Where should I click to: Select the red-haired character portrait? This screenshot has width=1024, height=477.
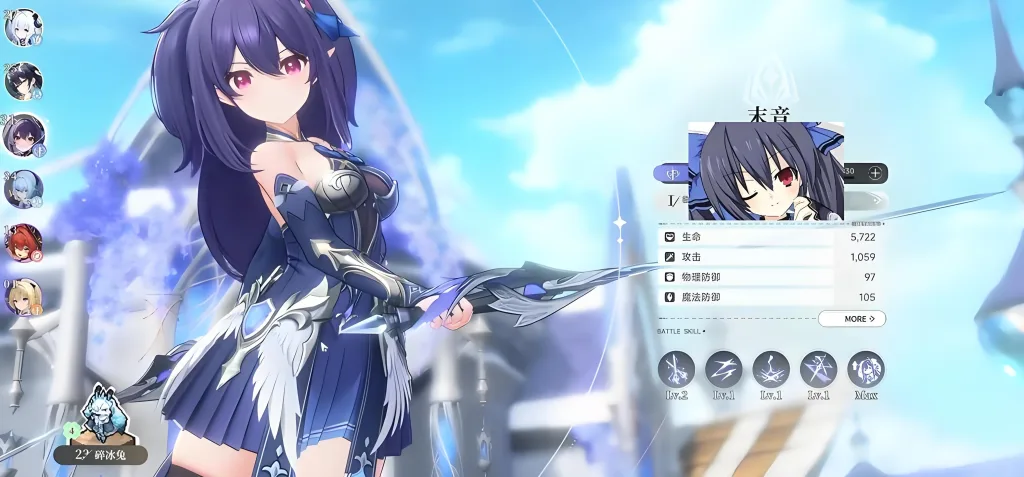[x=22, y=242]
